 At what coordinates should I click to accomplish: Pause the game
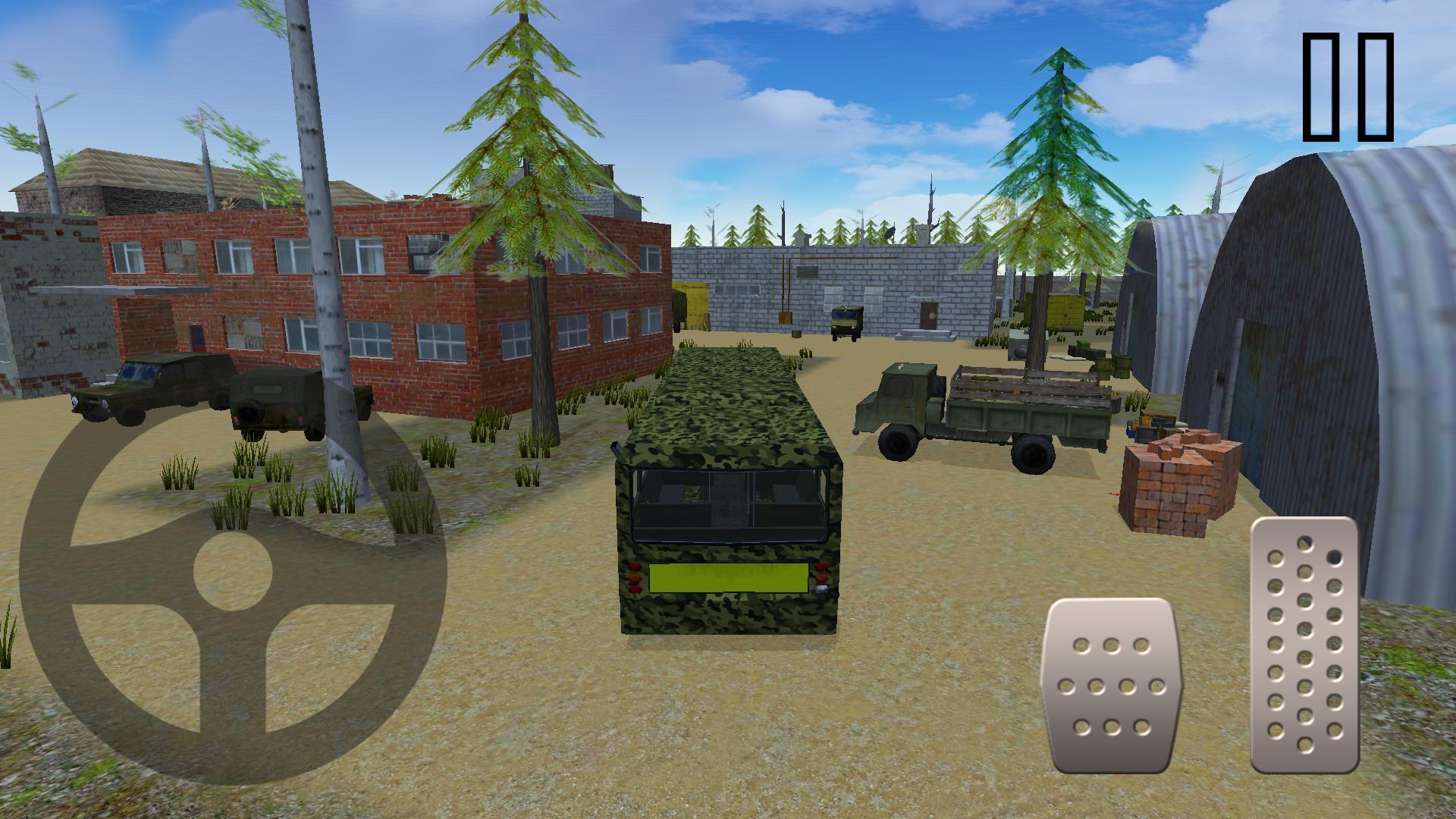1346,87
